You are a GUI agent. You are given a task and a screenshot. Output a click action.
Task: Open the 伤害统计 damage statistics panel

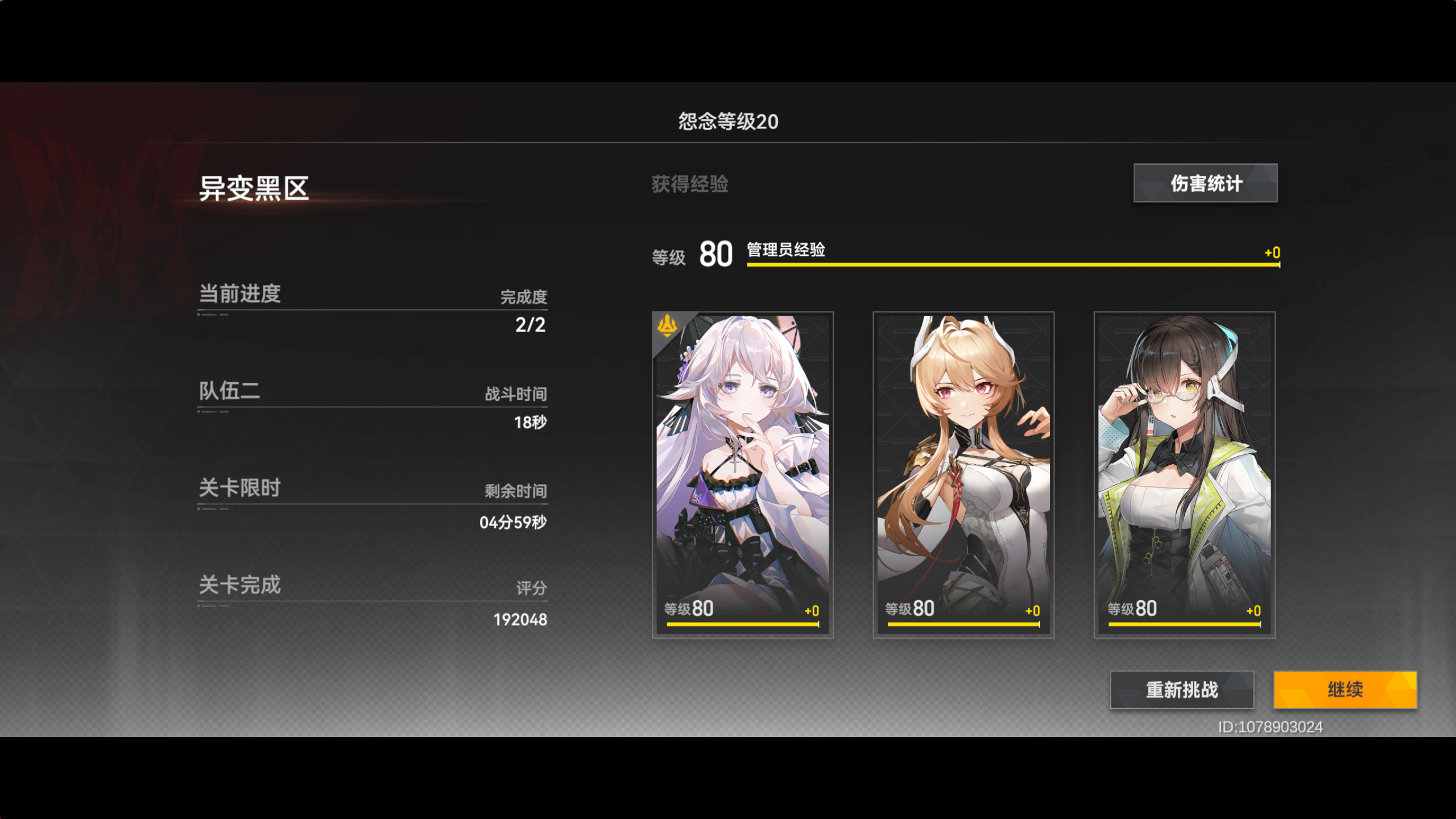coord(1204,183)
